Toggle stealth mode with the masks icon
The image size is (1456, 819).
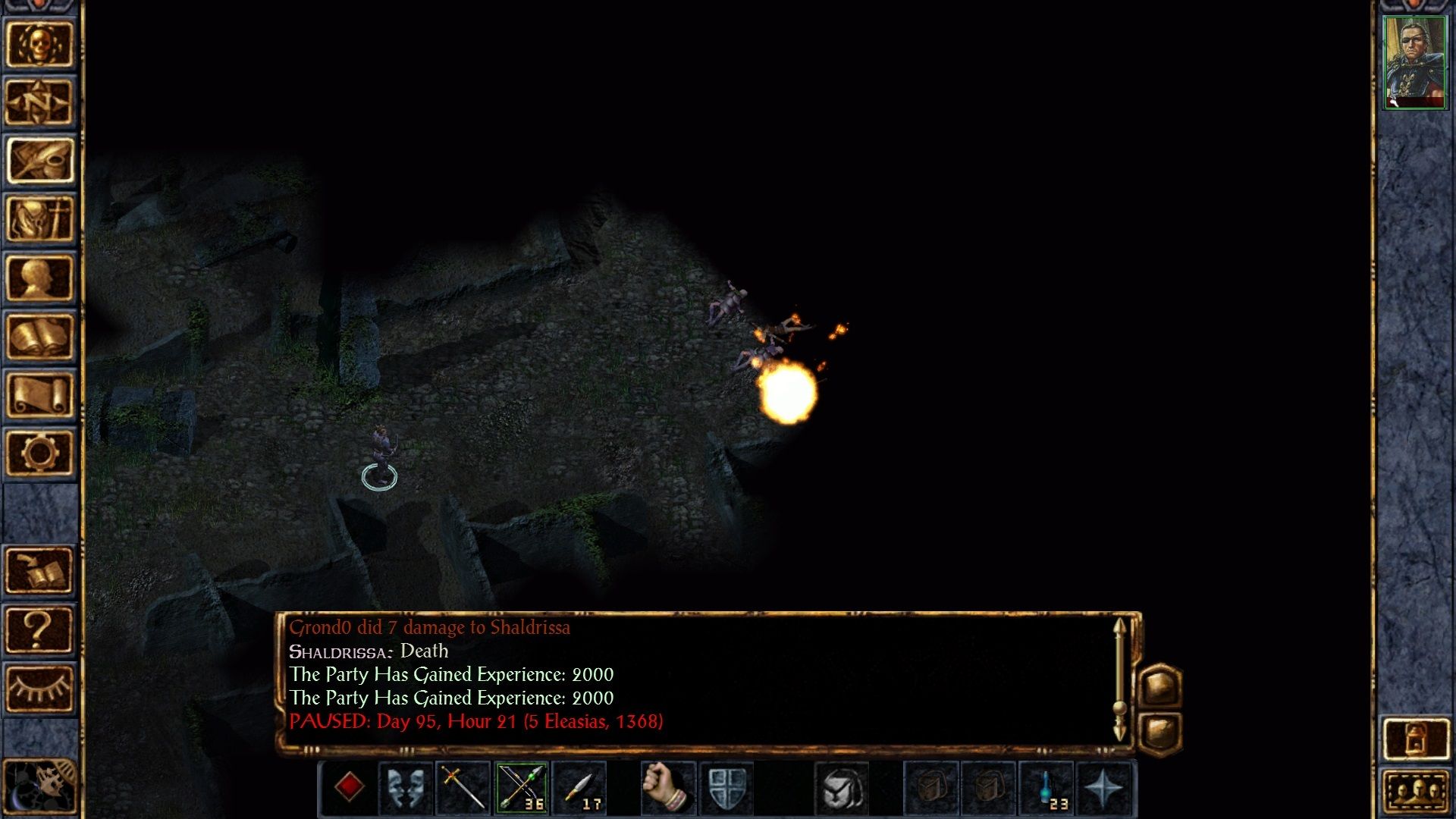(x=405, y=789)
